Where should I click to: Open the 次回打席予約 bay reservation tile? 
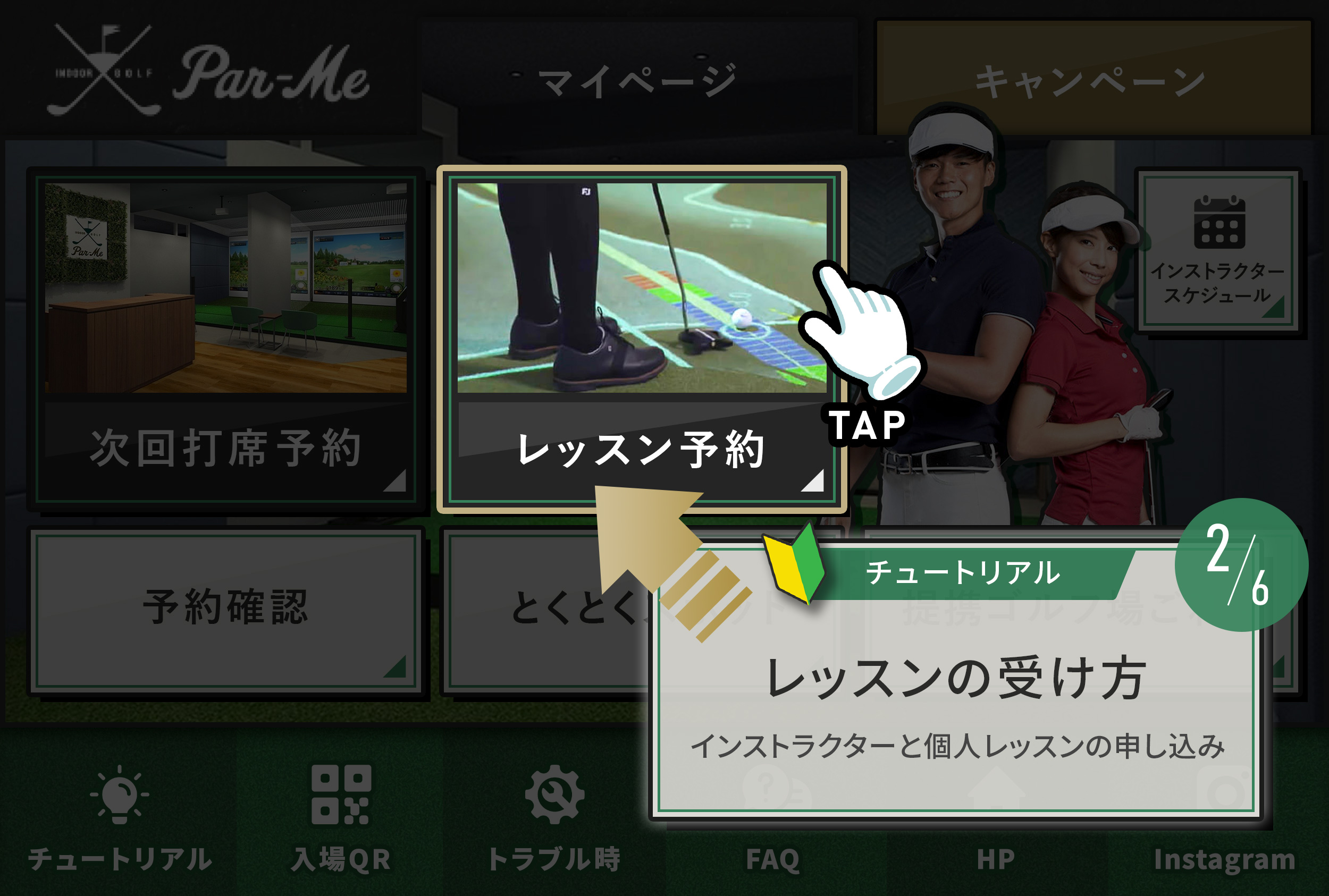pyautogui.click(x=226, y=340)
